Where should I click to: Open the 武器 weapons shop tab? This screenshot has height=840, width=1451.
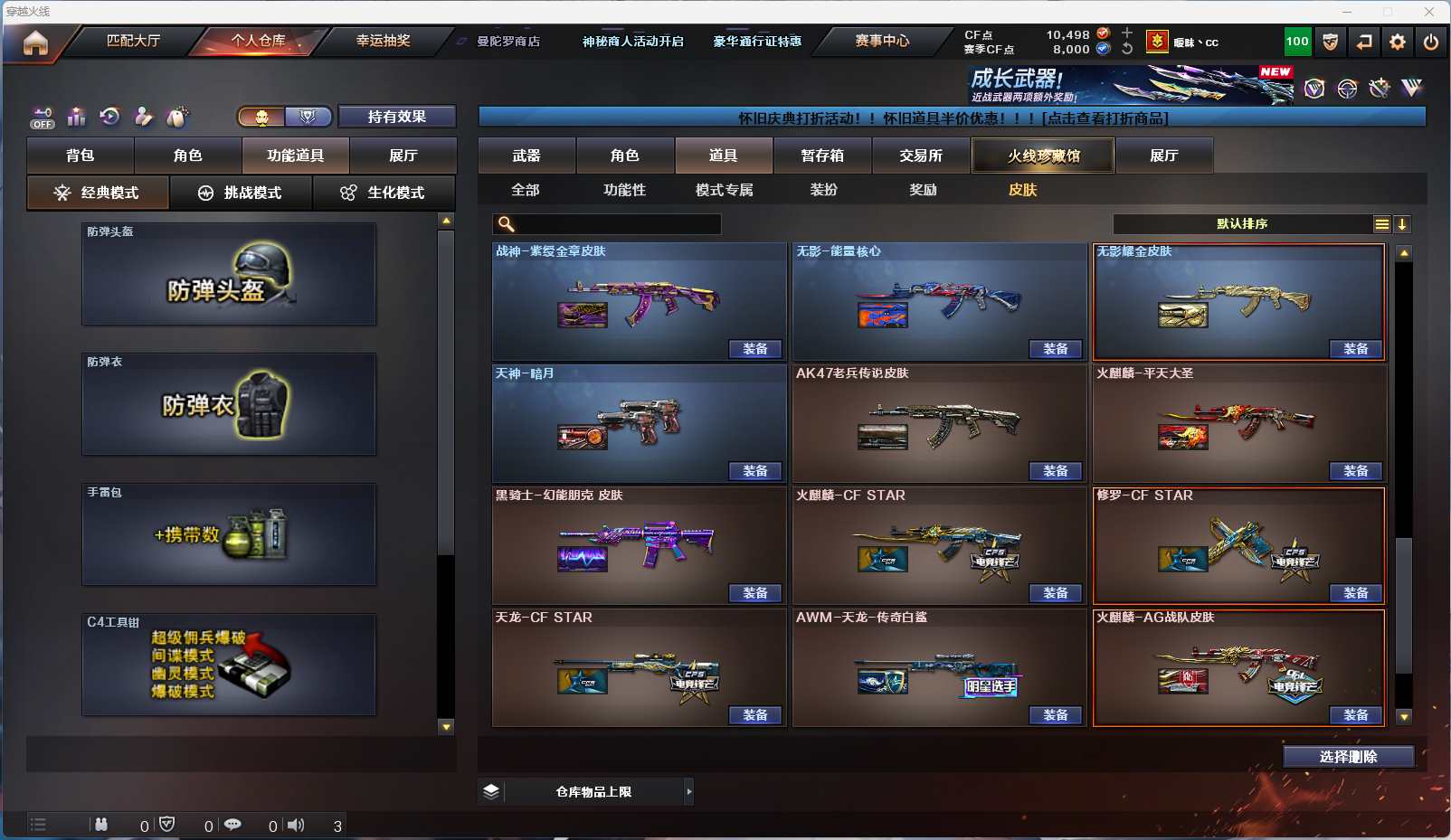pos(526,156)
